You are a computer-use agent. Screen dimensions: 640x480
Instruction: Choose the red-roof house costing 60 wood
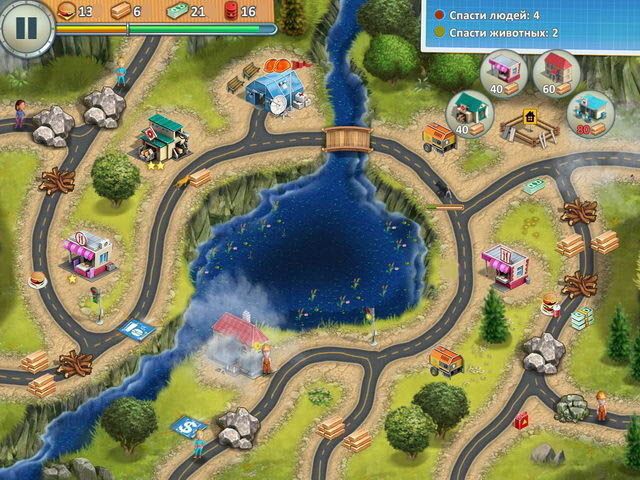557,70
